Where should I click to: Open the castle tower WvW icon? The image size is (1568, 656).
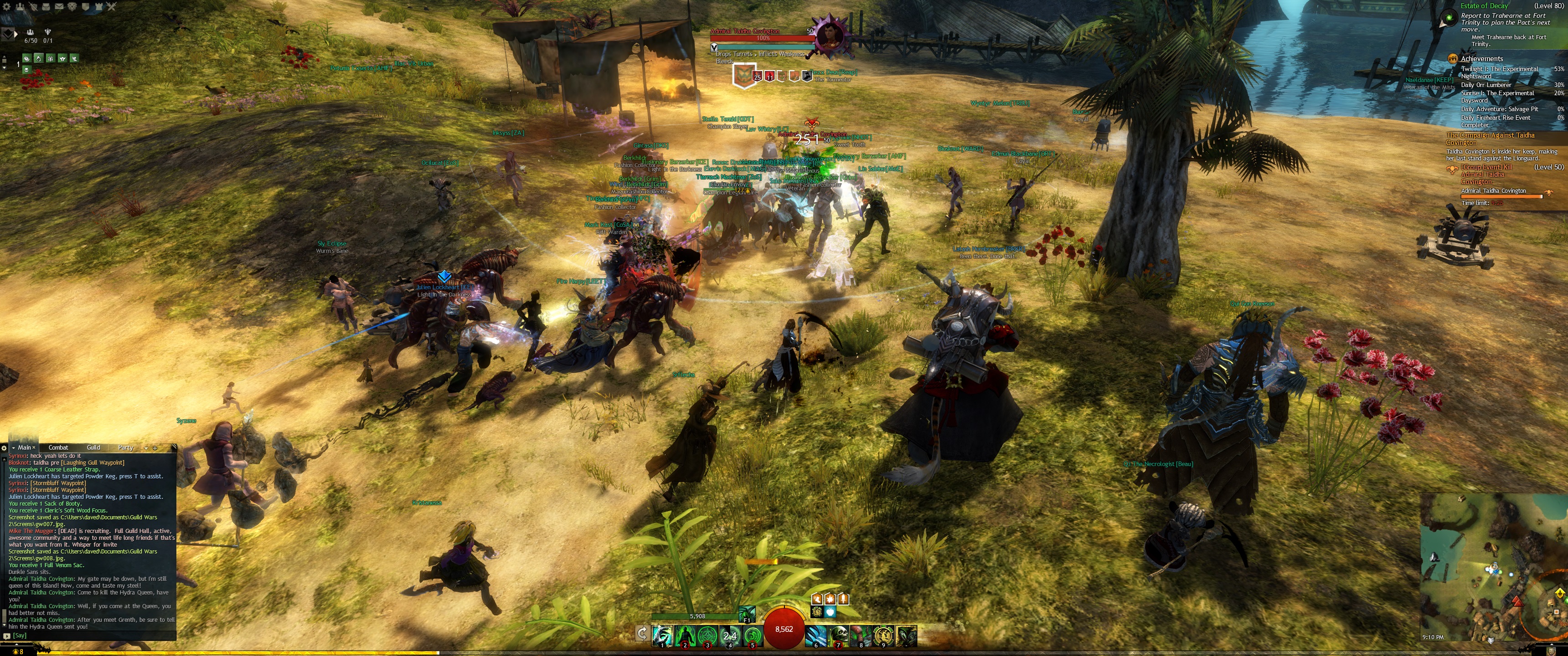tap(98, 7)
